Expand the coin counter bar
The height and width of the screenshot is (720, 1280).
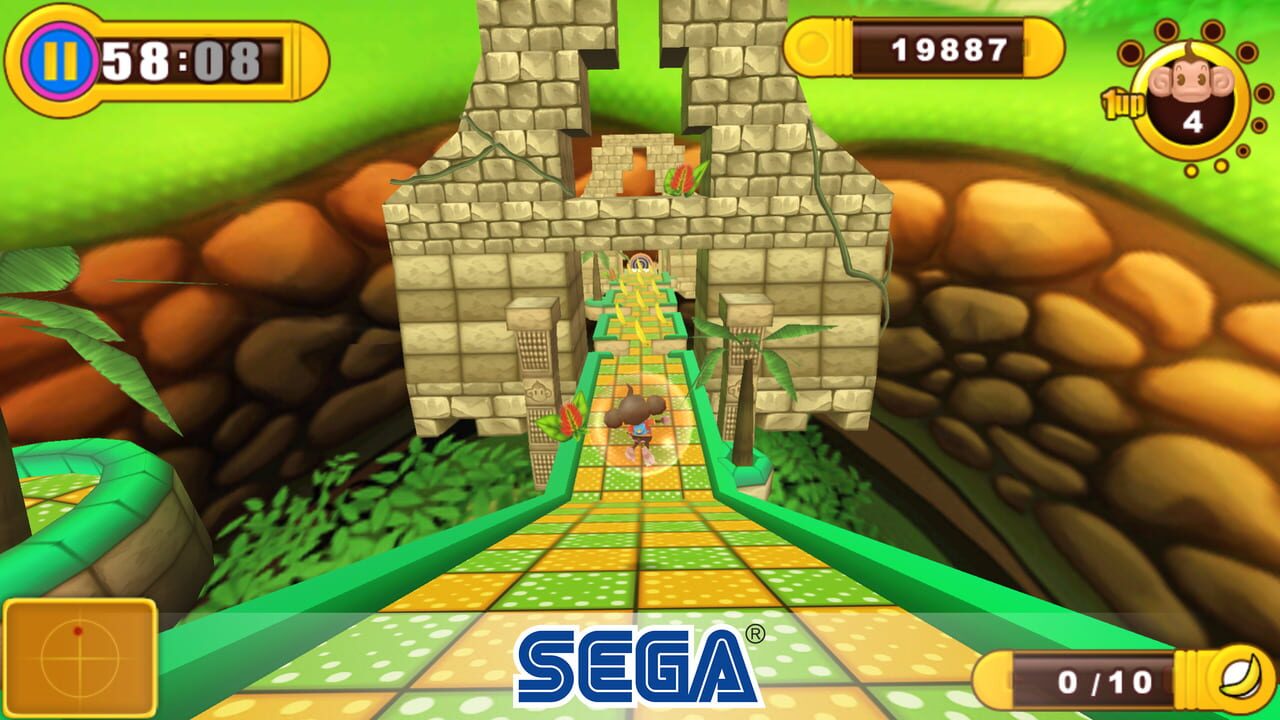(x=920, y=44)
